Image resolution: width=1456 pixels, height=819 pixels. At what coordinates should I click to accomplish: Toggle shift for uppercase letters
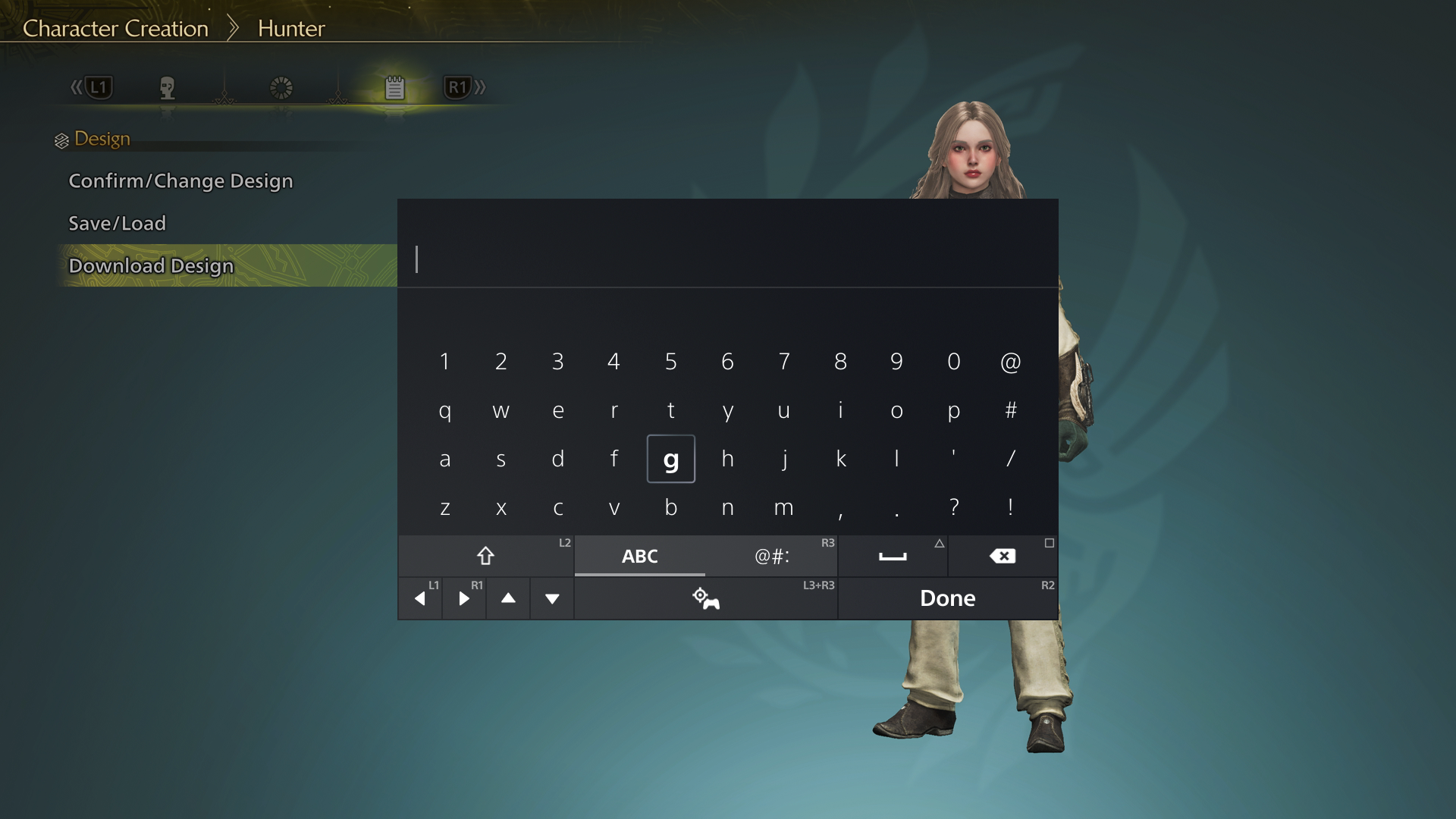click(486, 556)
